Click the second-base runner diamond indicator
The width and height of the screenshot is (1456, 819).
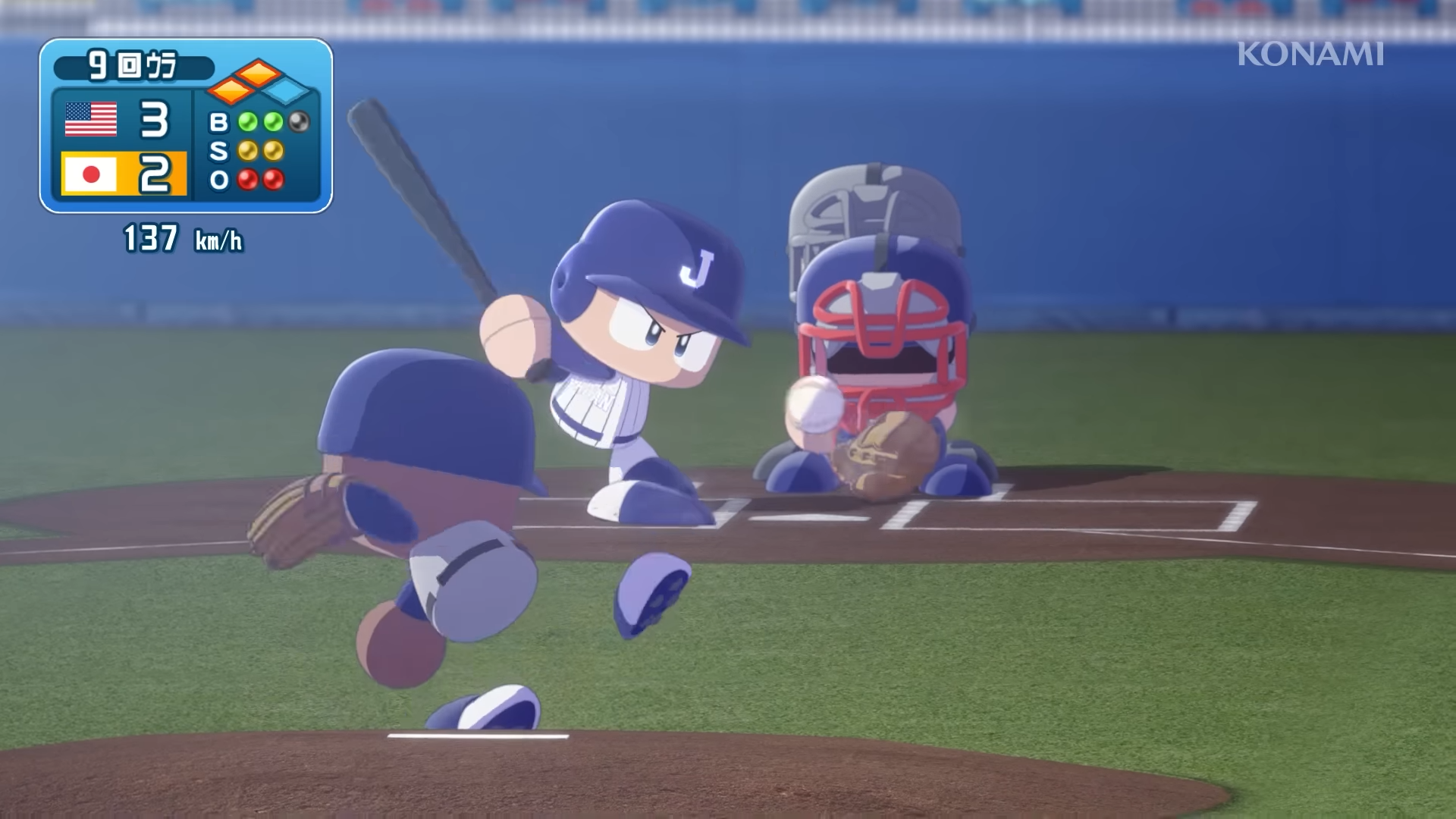click(258, 74)
